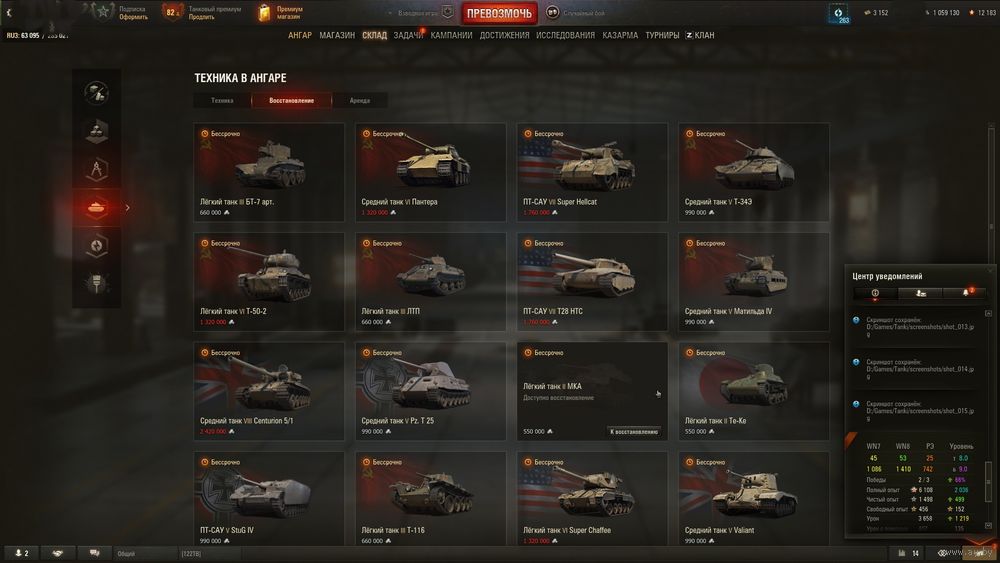Screen dimensions: 1000x563
Task: Open the МАГАЗИН menu
Action: tap(337, 35)
